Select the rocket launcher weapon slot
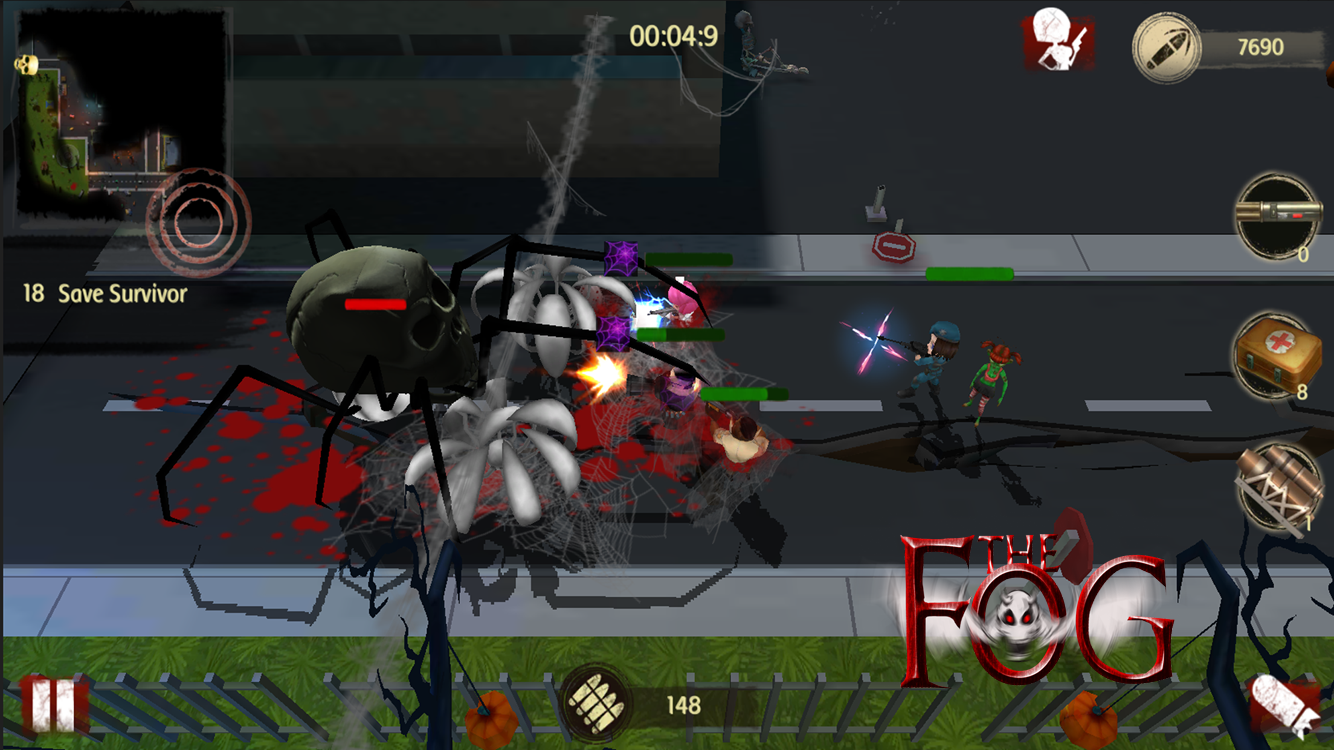Screen dimensions: 1334x750 coord(1278,217)
